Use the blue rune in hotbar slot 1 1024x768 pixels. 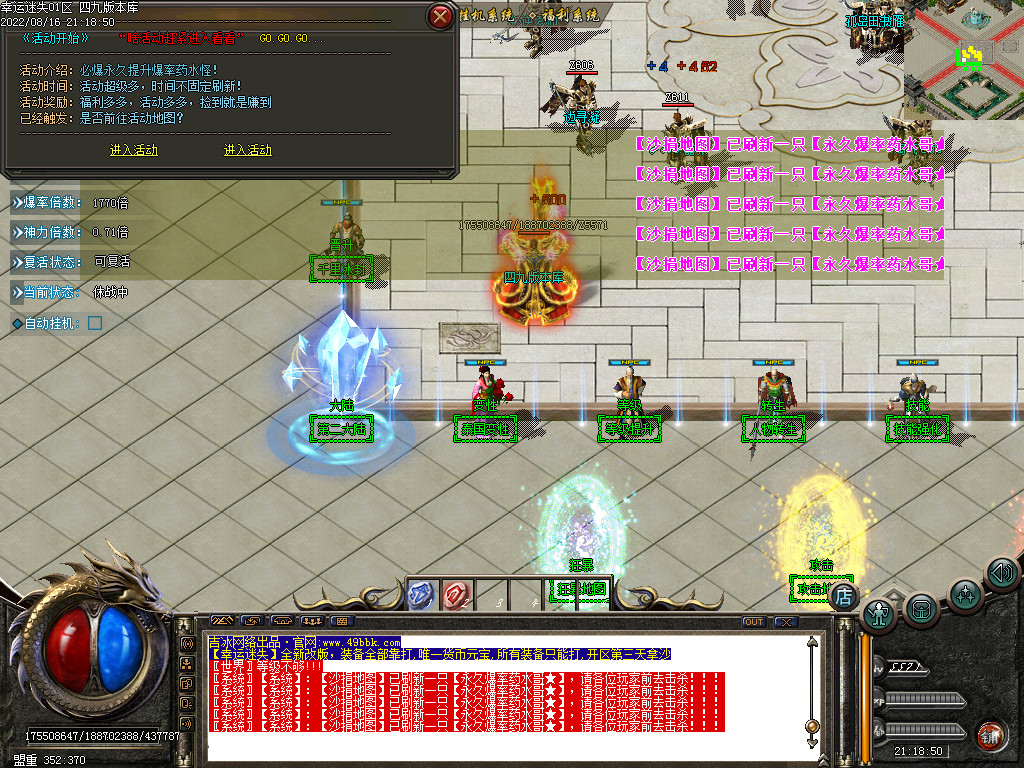pyautogui.click(x=421, y=595)
